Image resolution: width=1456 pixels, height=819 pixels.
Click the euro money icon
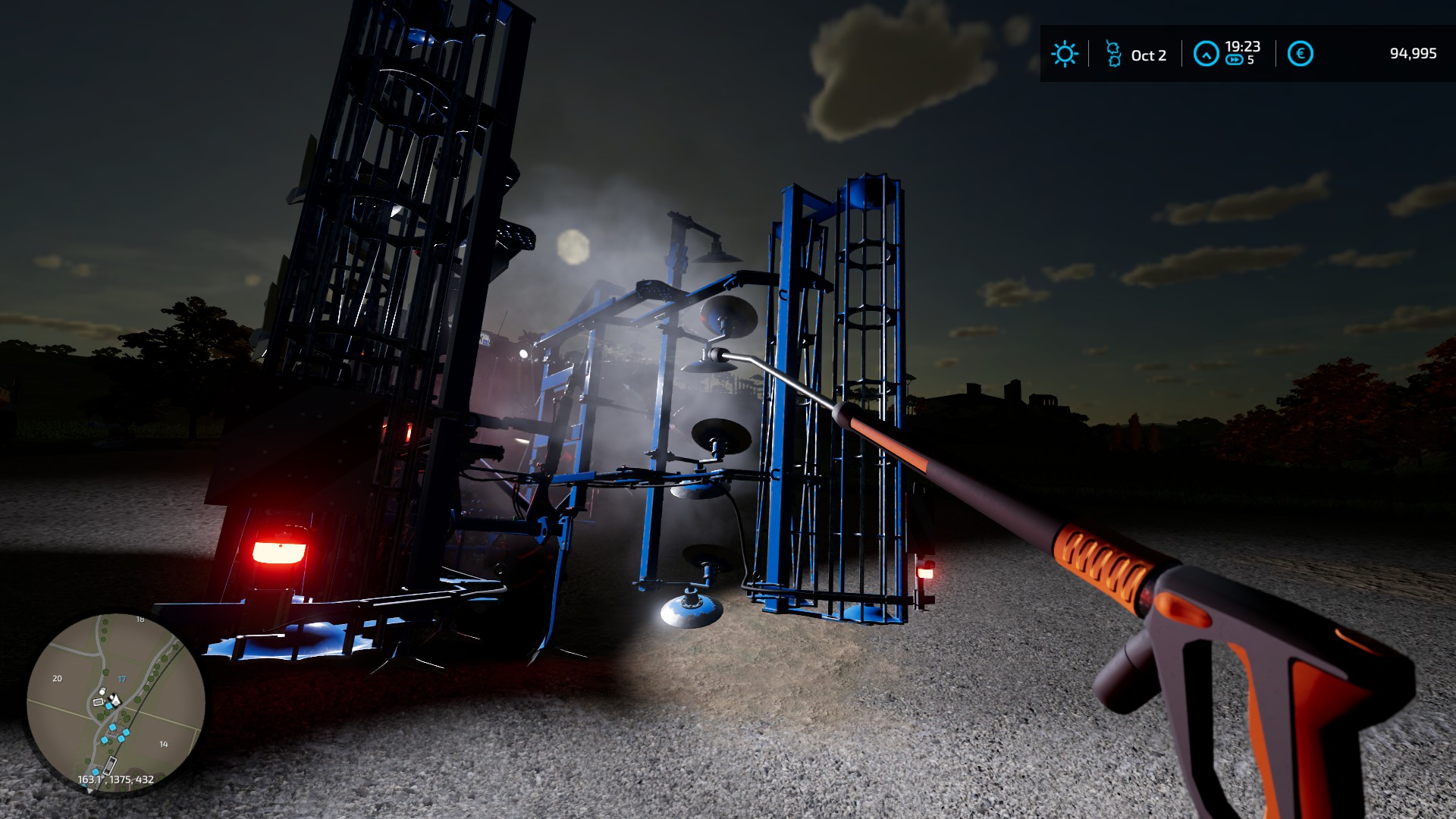pyautogui.click(x=1300, y=54)
